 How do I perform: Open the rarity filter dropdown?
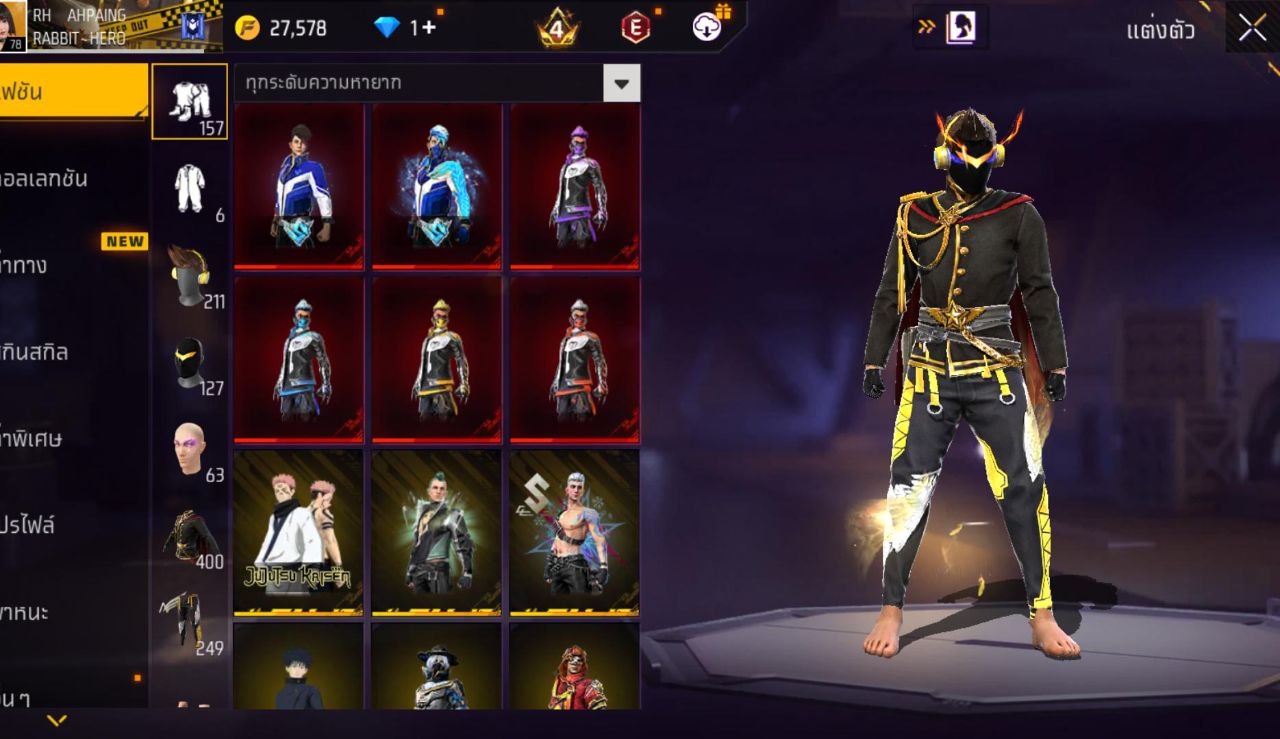click(620, 83)
